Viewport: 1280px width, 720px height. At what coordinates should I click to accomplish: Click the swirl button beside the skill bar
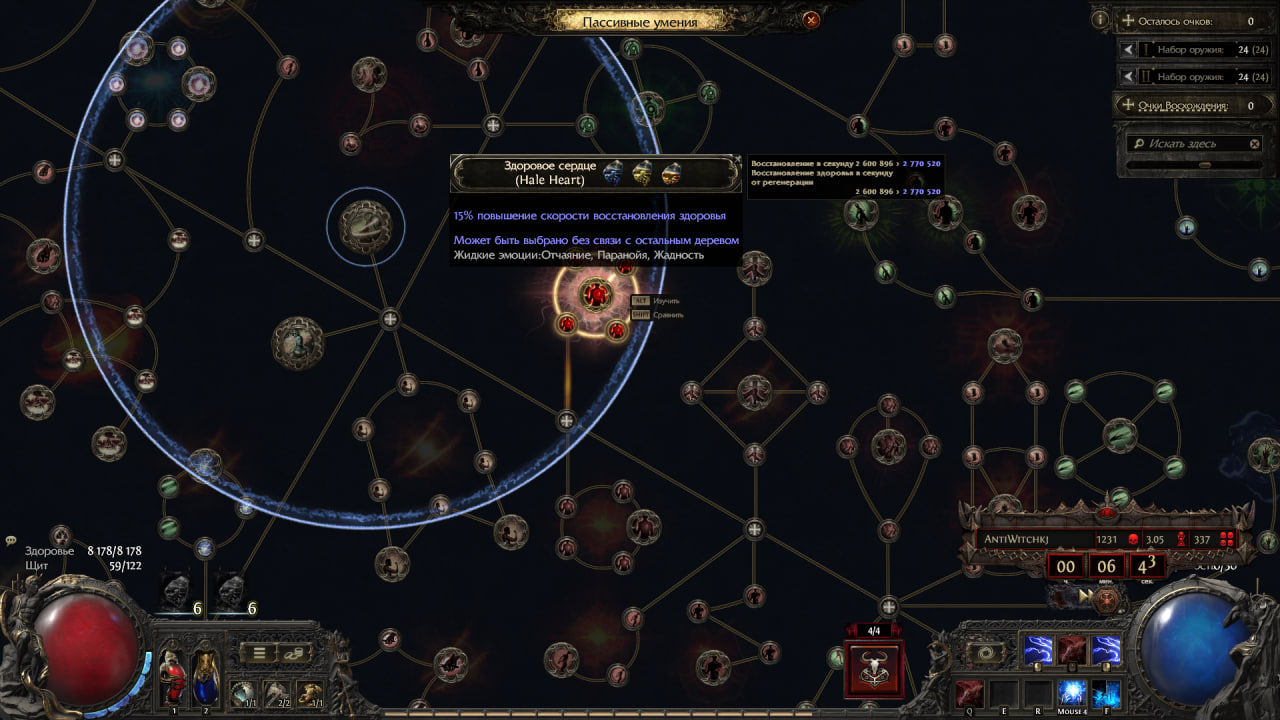point(984,653)
